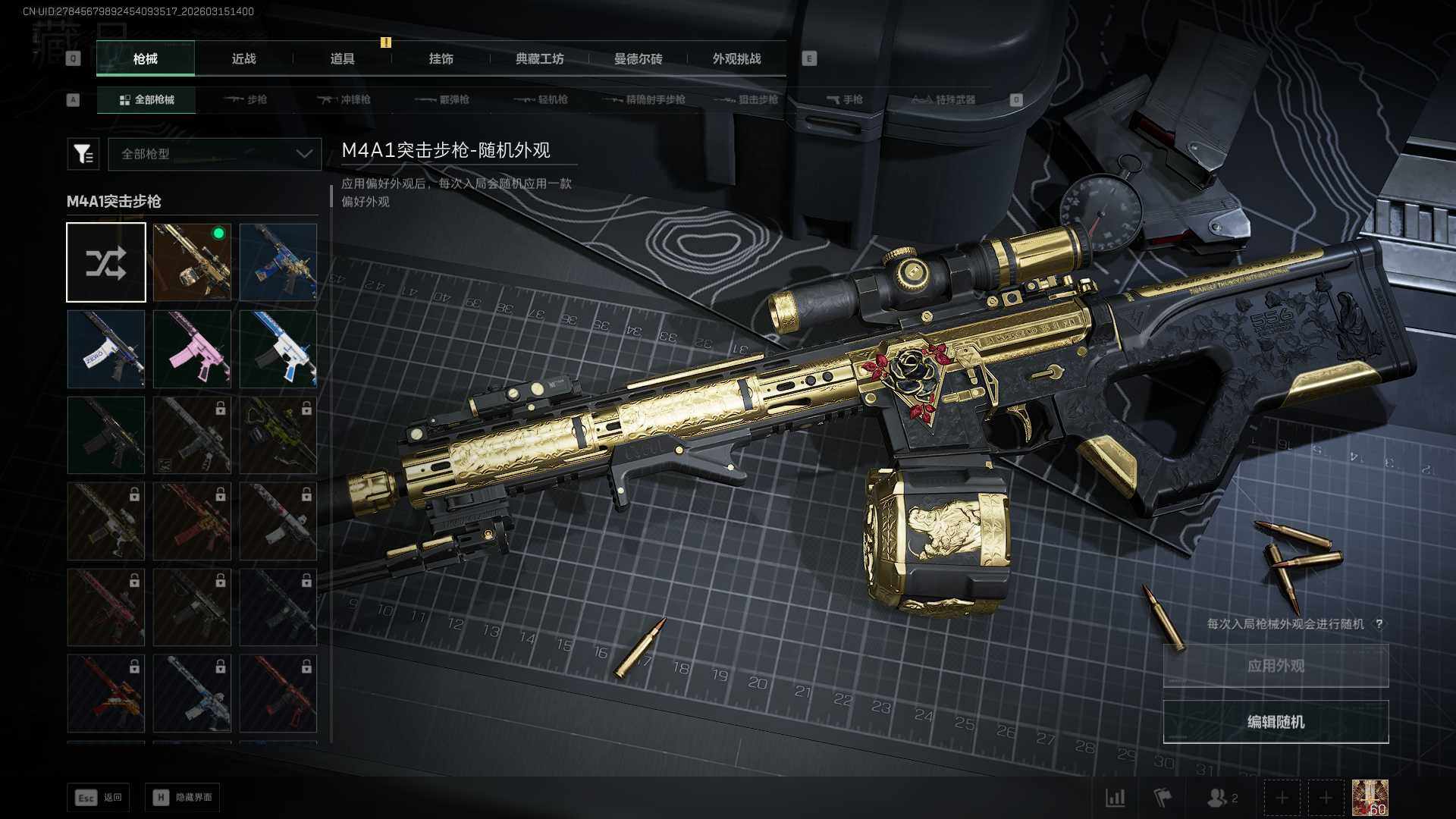Open 编辑随机 to edit random skins
This screenshot has height=819, width=1456.
(1276, 722)
